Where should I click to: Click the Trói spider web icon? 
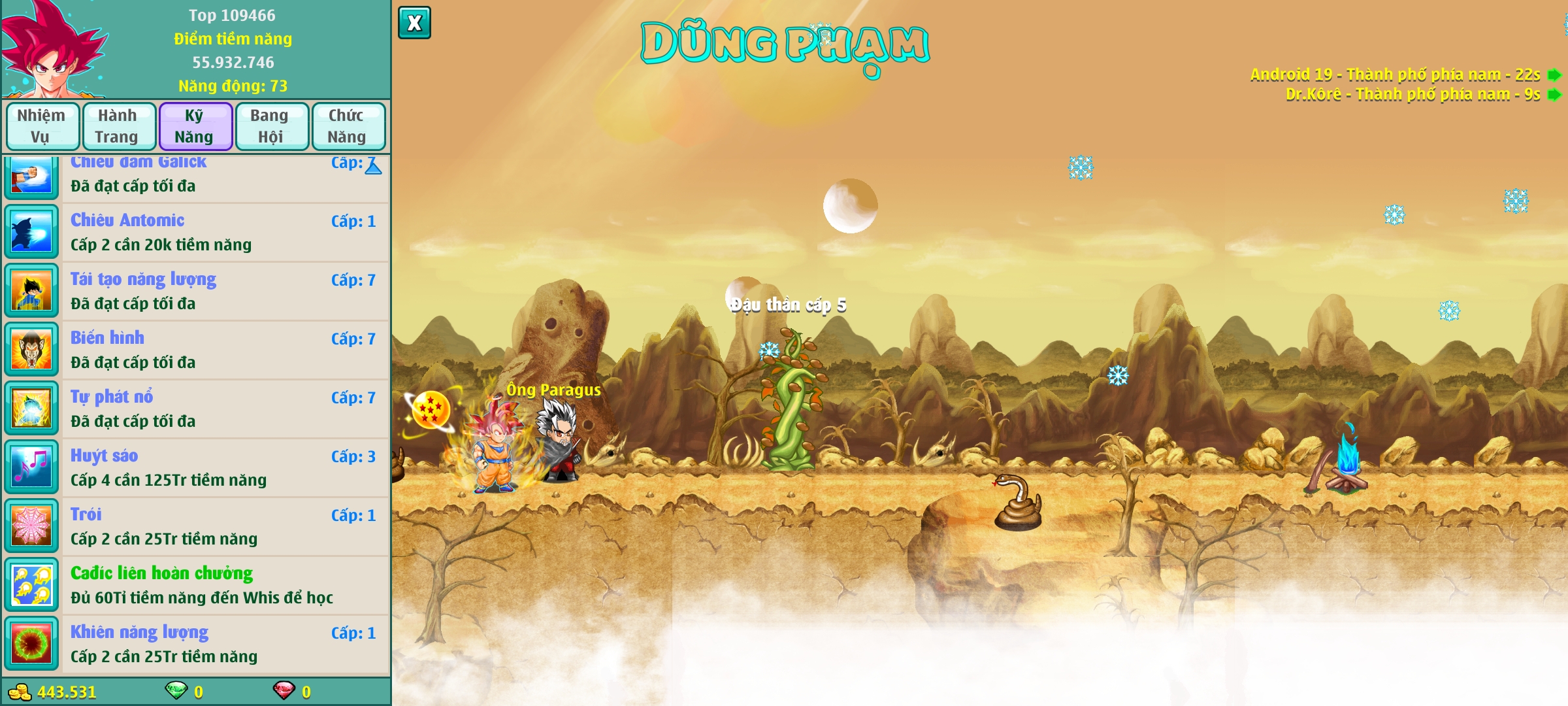coord(31,526)
